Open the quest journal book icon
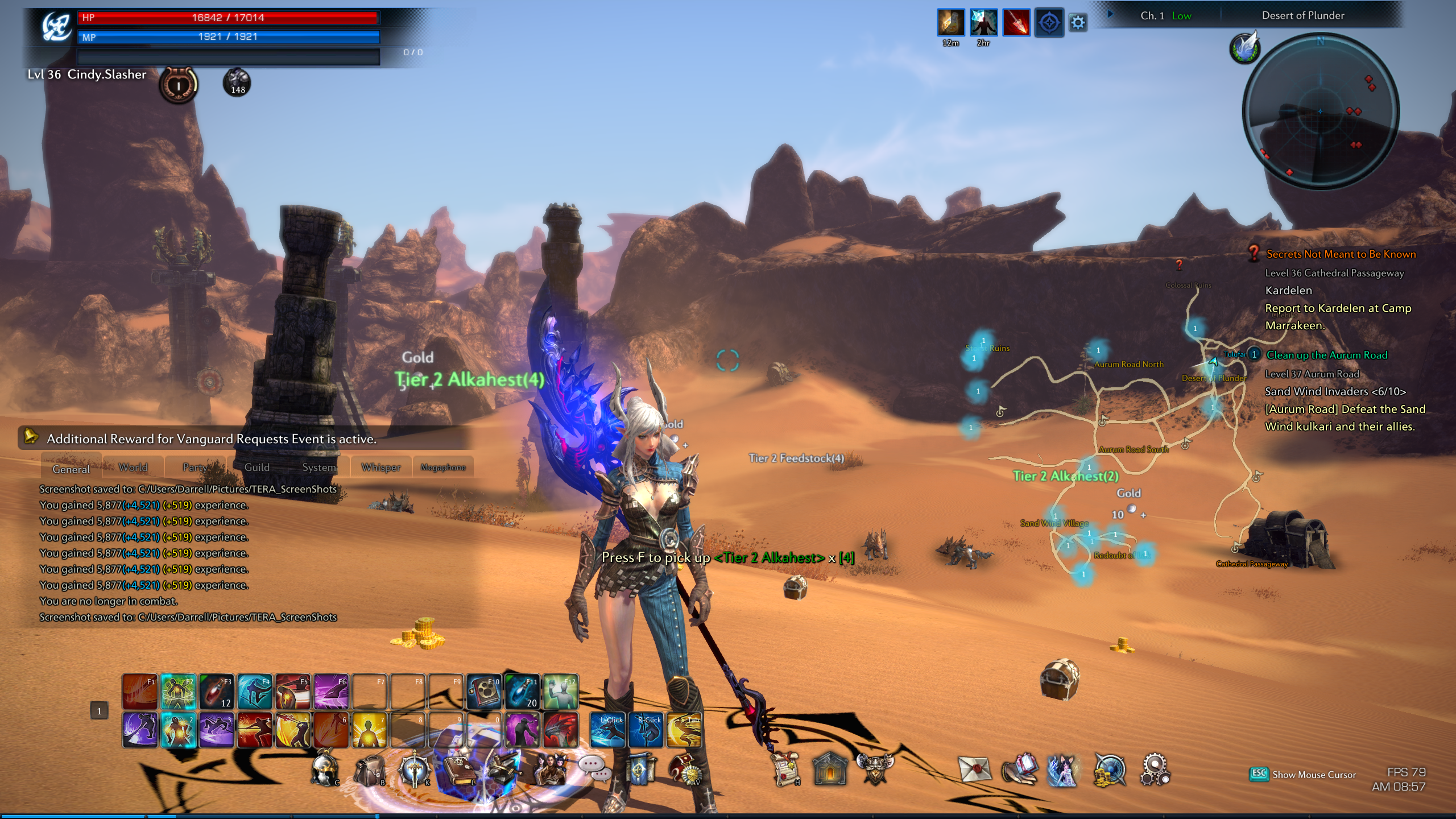The image size is (1456, 819). pos(458,771)
